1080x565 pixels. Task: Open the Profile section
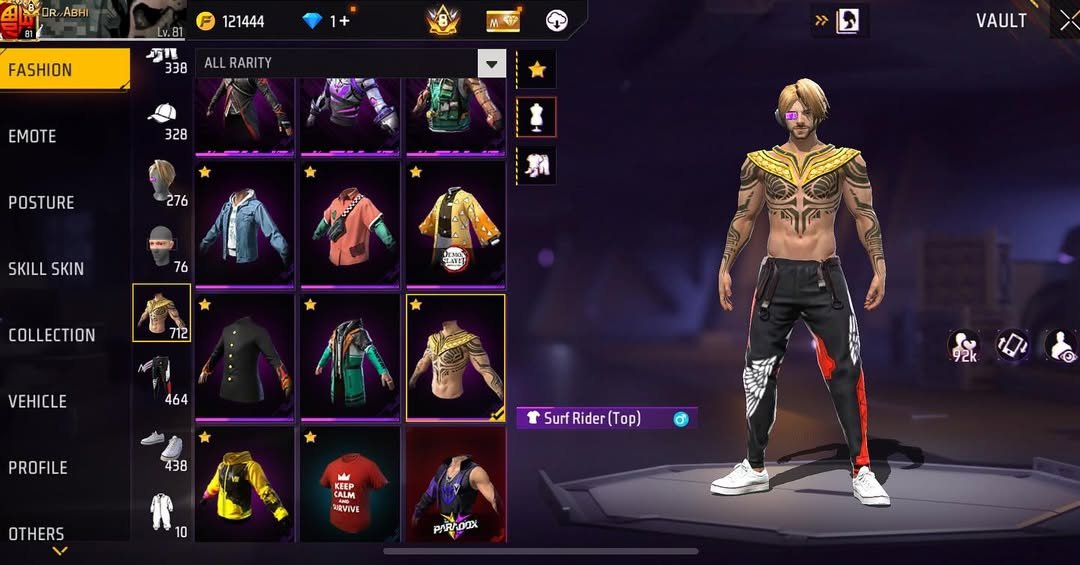tap(38, 467)
